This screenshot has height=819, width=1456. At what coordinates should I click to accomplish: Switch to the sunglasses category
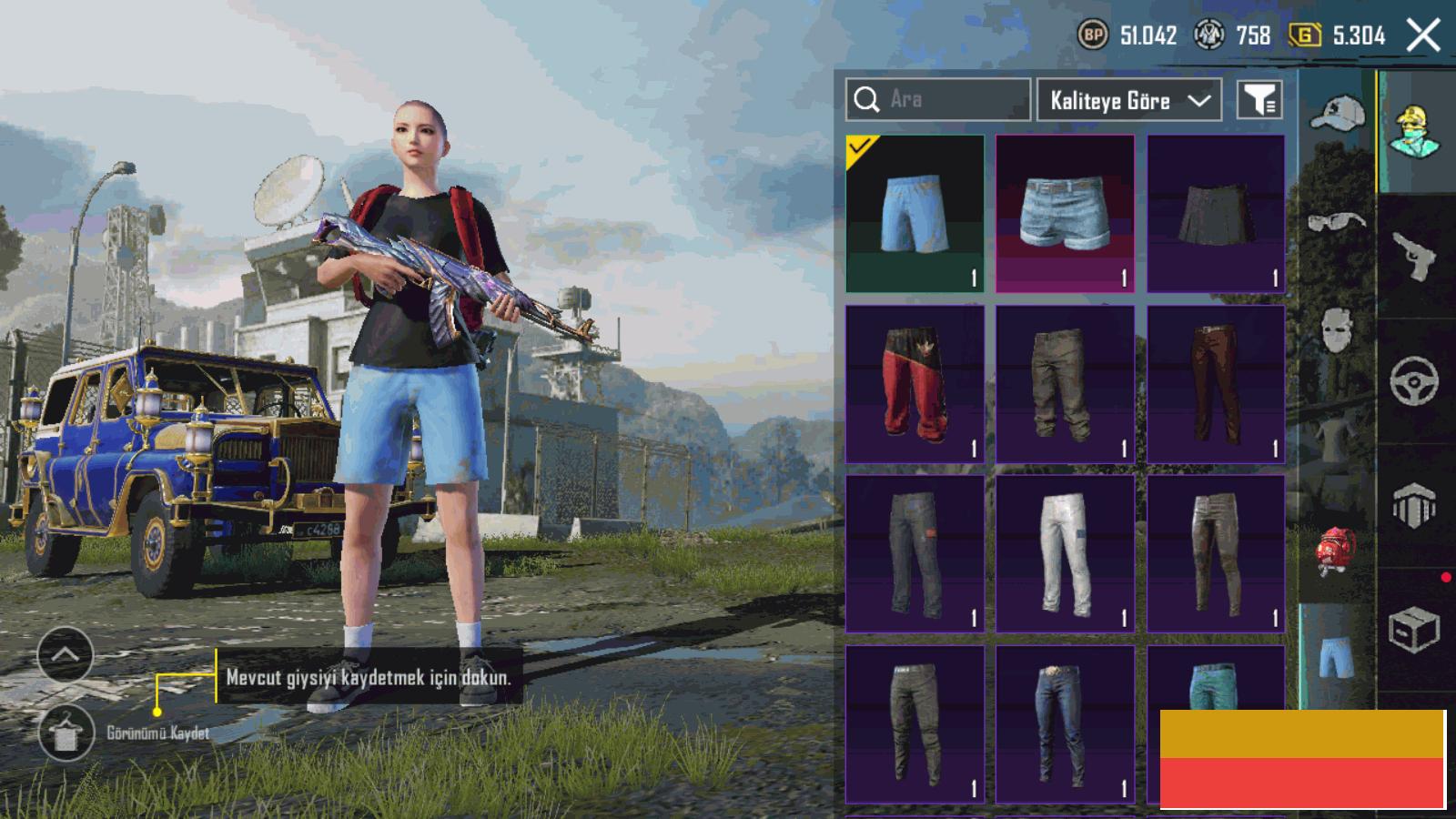click(1337, 221)
